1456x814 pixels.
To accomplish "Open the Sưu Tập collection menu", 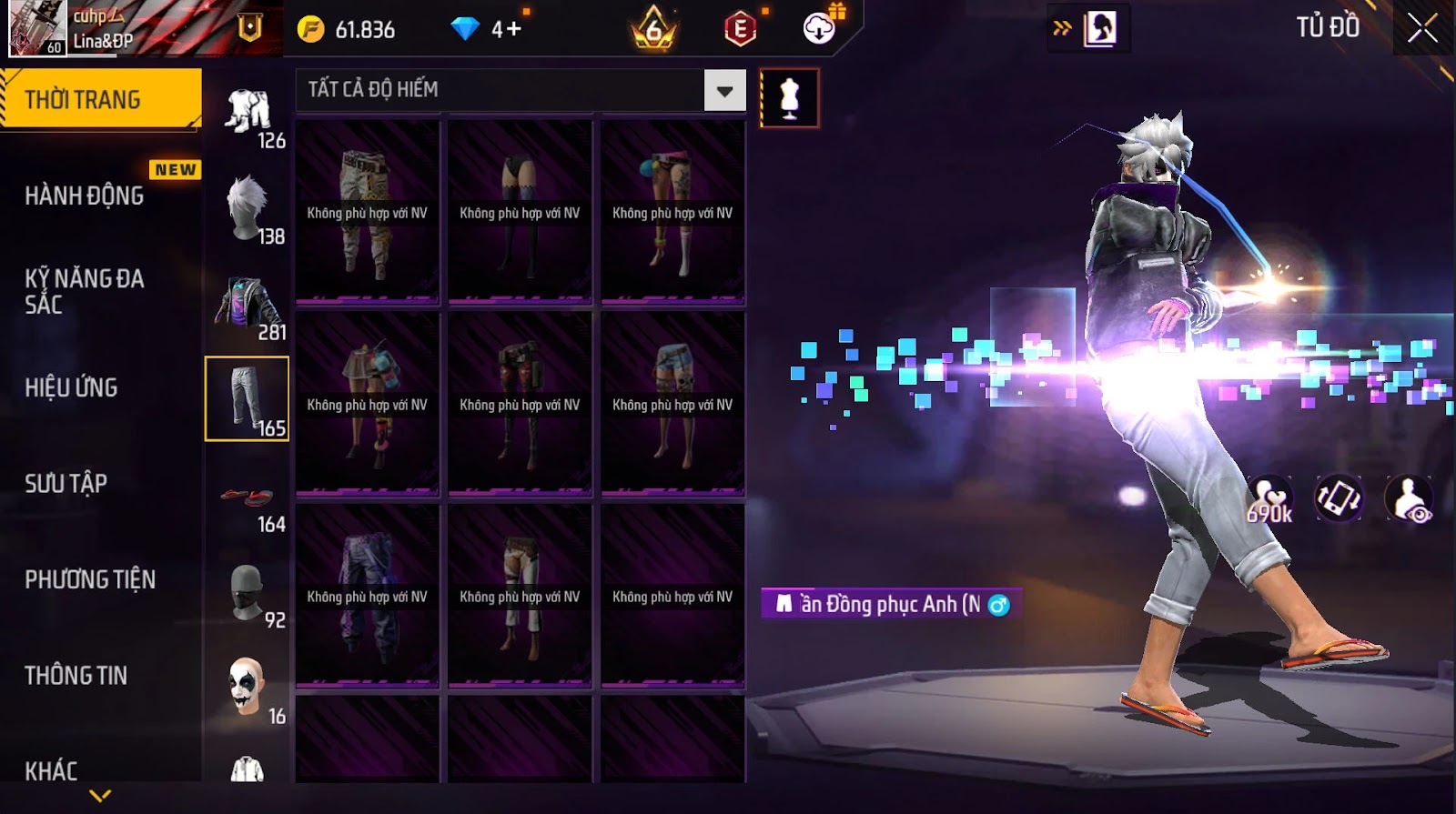I will click(x=66, y=483).
